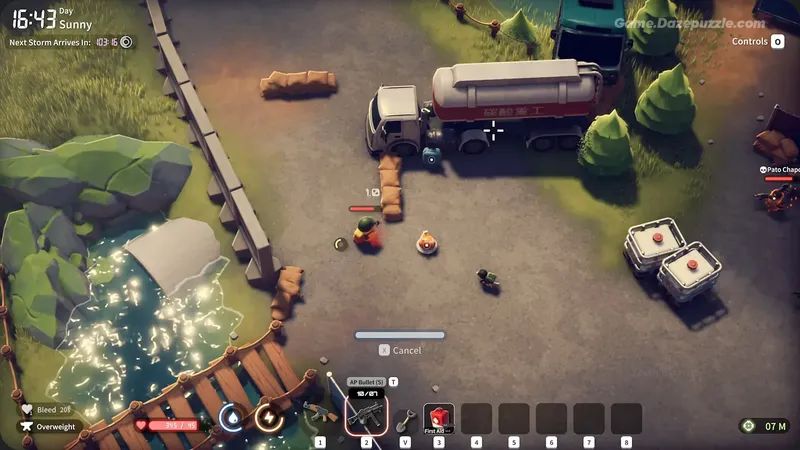The width and height of the screenshot is (800, 450).
Task: Select the rifle in hotbar slot 1
Action: click(320, 414)
